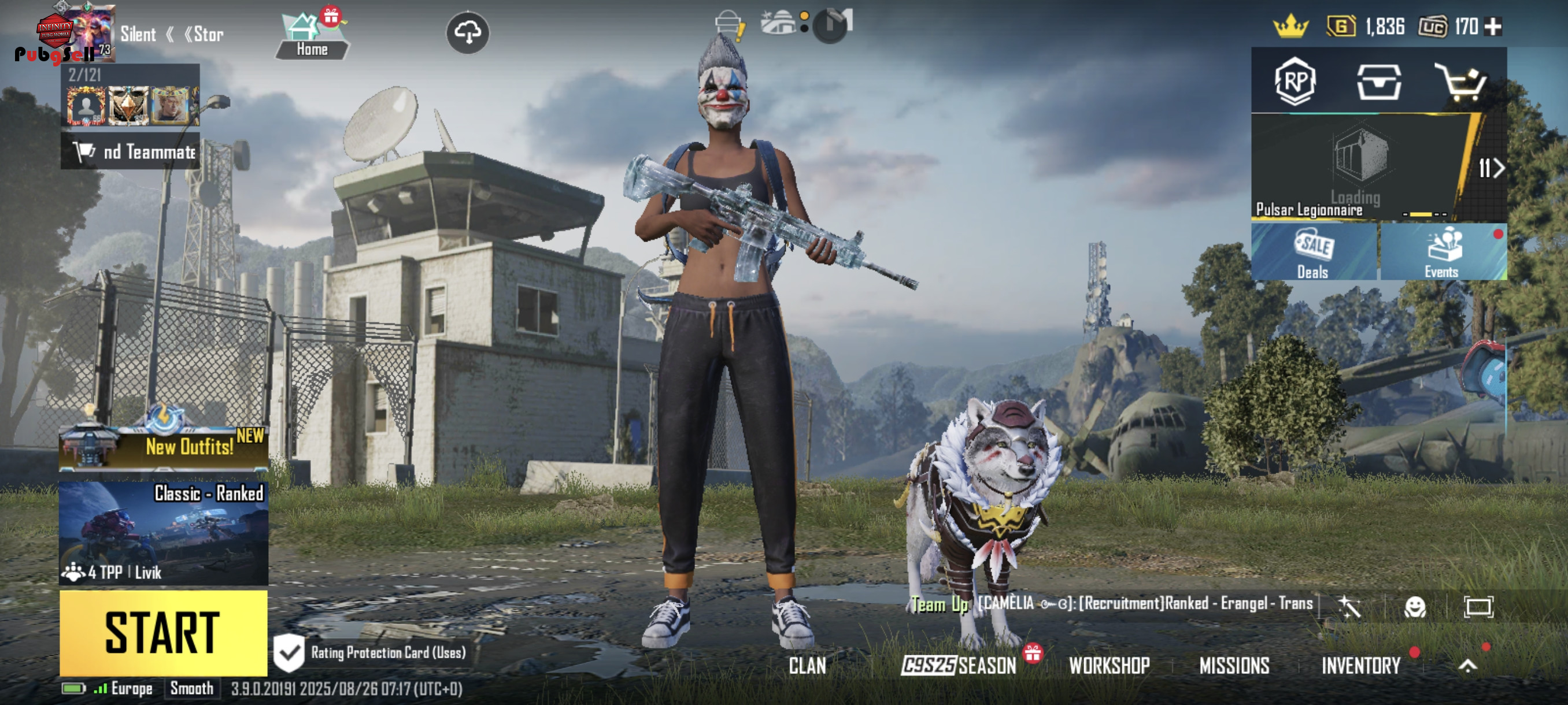Open the CLAN menu
This screenshot has width=1568, height=705.
click(x=807, y=666)
